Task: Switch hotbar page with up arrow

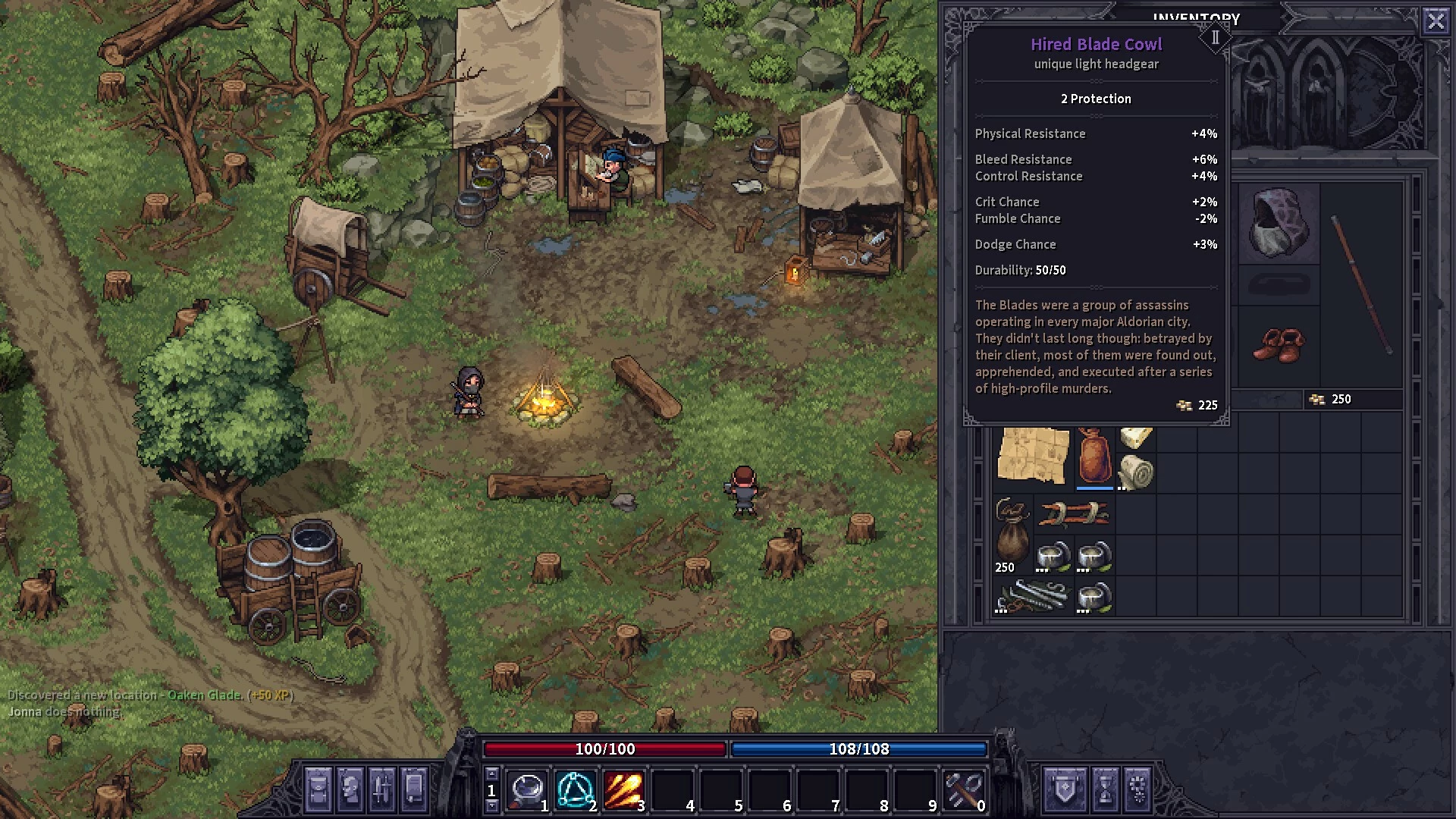Action: [x=491, y=774]
